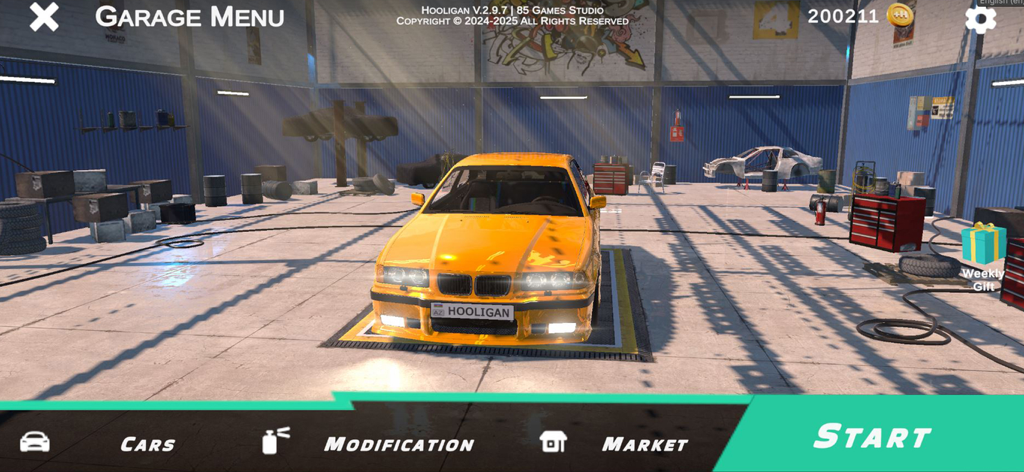Hit the green Start button
The image size is (1024, 472).
click(872, 436)
